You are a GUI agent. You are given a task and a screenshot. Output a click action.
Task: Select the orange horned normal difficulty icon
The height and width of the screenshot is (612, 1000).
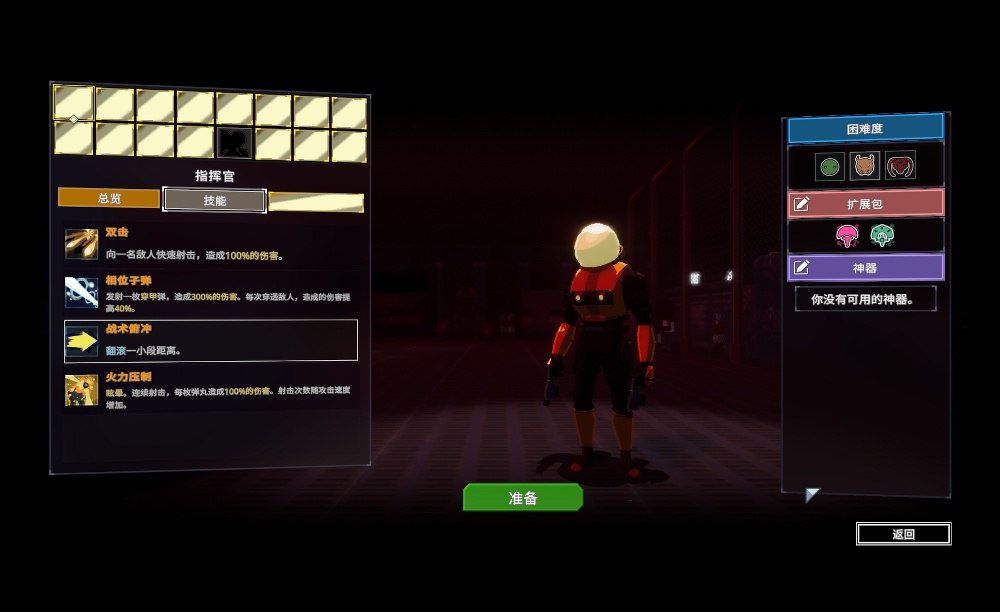[x=864, y=166]
